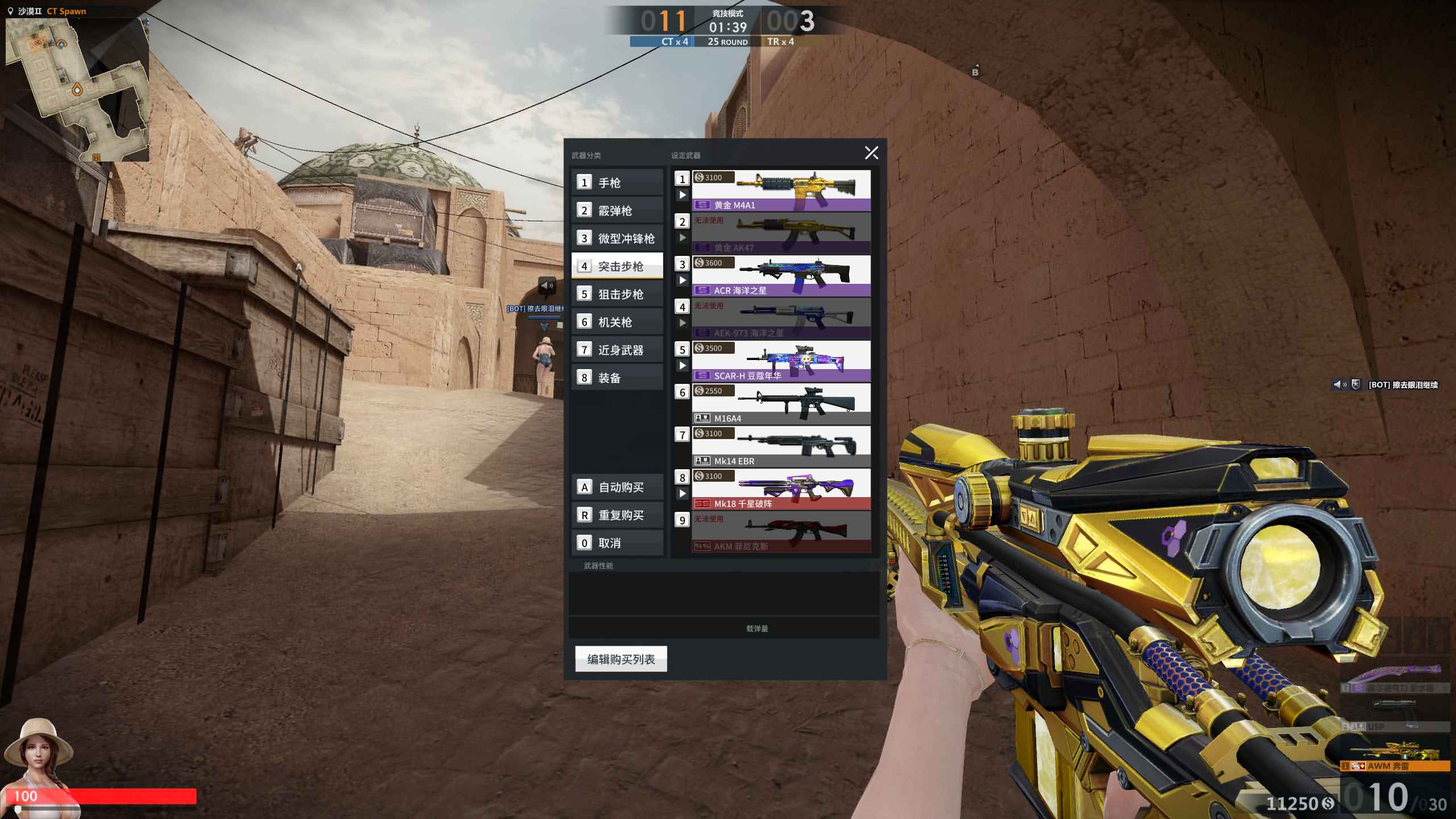Buy the M16A4 rifle
This screenshot has width=1456, height=819.
pyautogui.click(x=781, y=404)
